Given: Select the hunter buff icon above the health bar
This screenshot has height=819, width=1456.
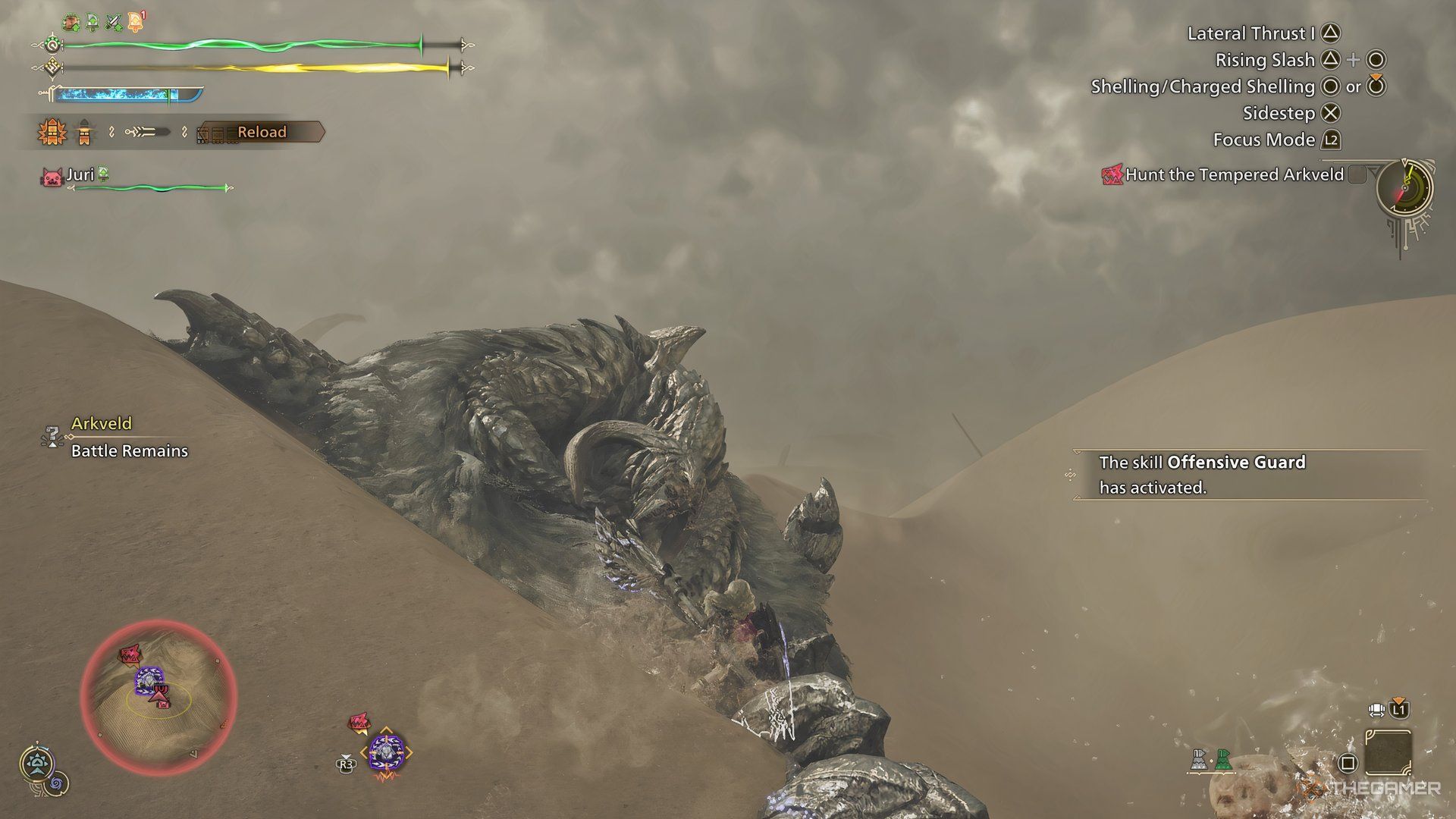Looking at the screenshot, I should [x=71, y=21].
